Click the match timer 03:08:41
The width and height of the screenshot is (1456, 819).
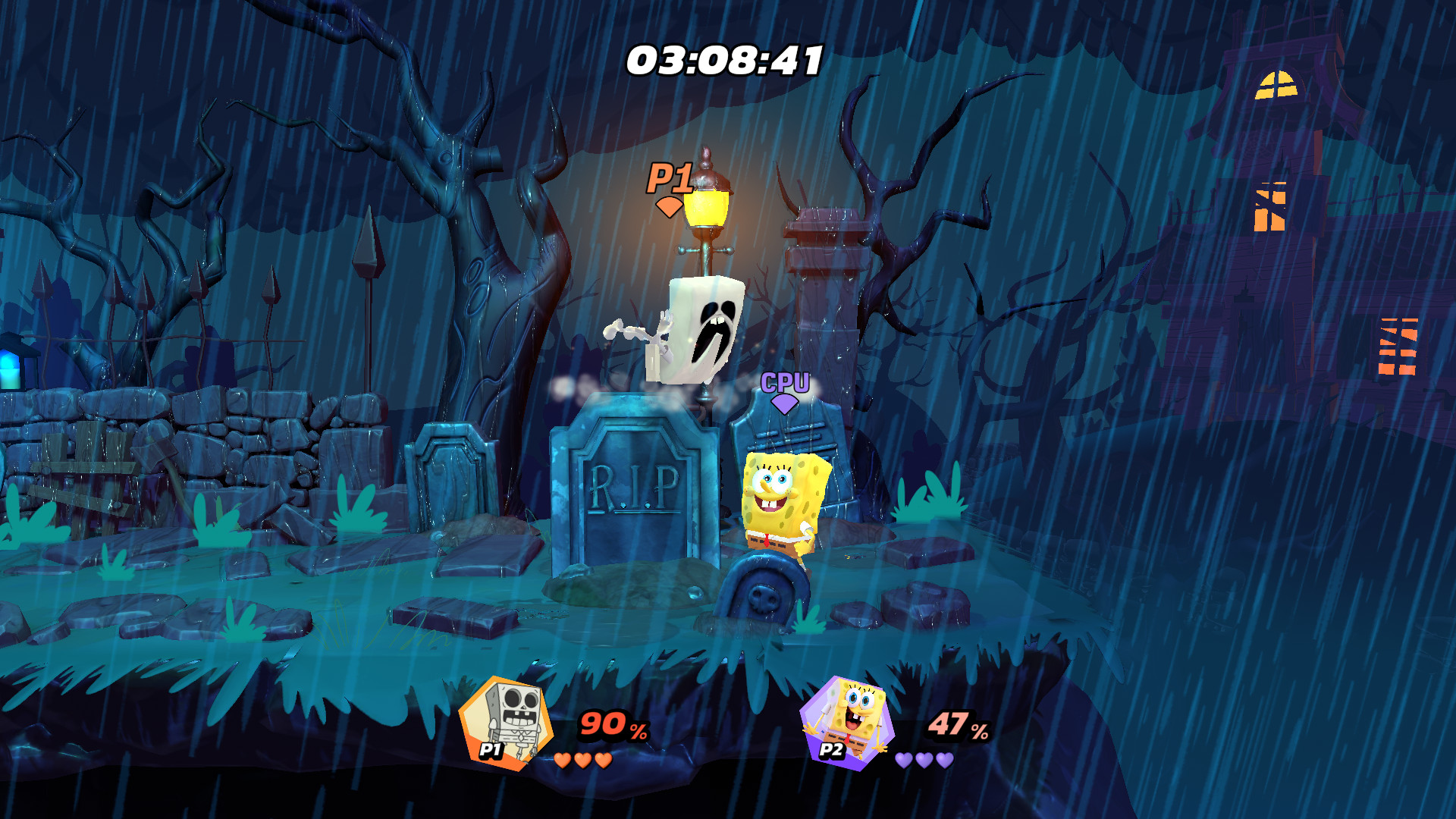(725, 59)
